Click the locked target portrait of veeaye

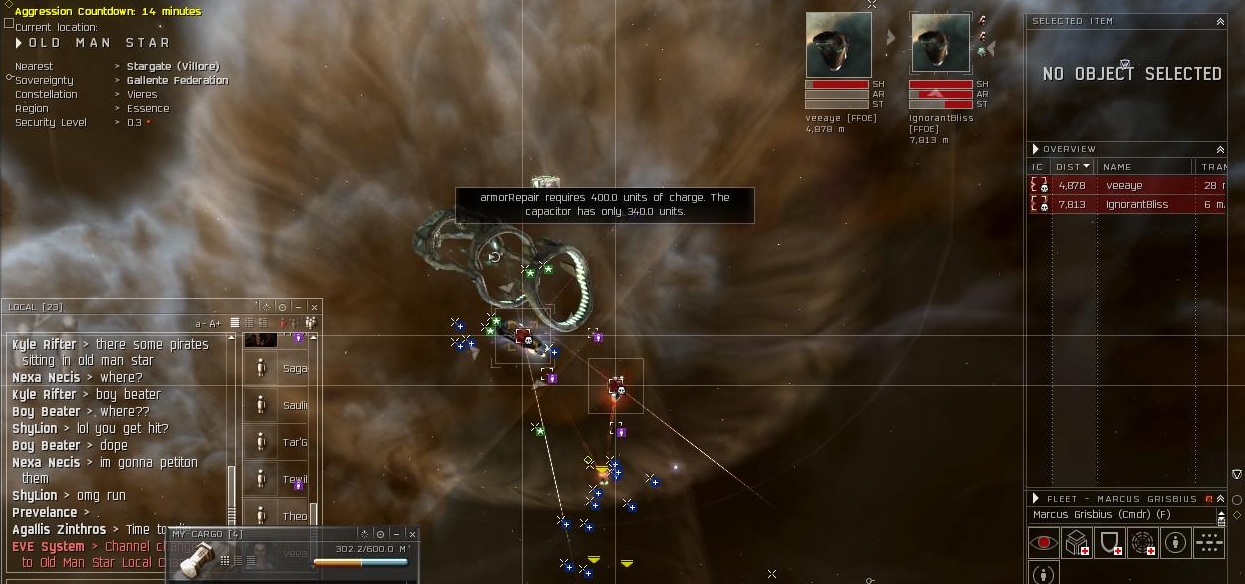[838, 45]
